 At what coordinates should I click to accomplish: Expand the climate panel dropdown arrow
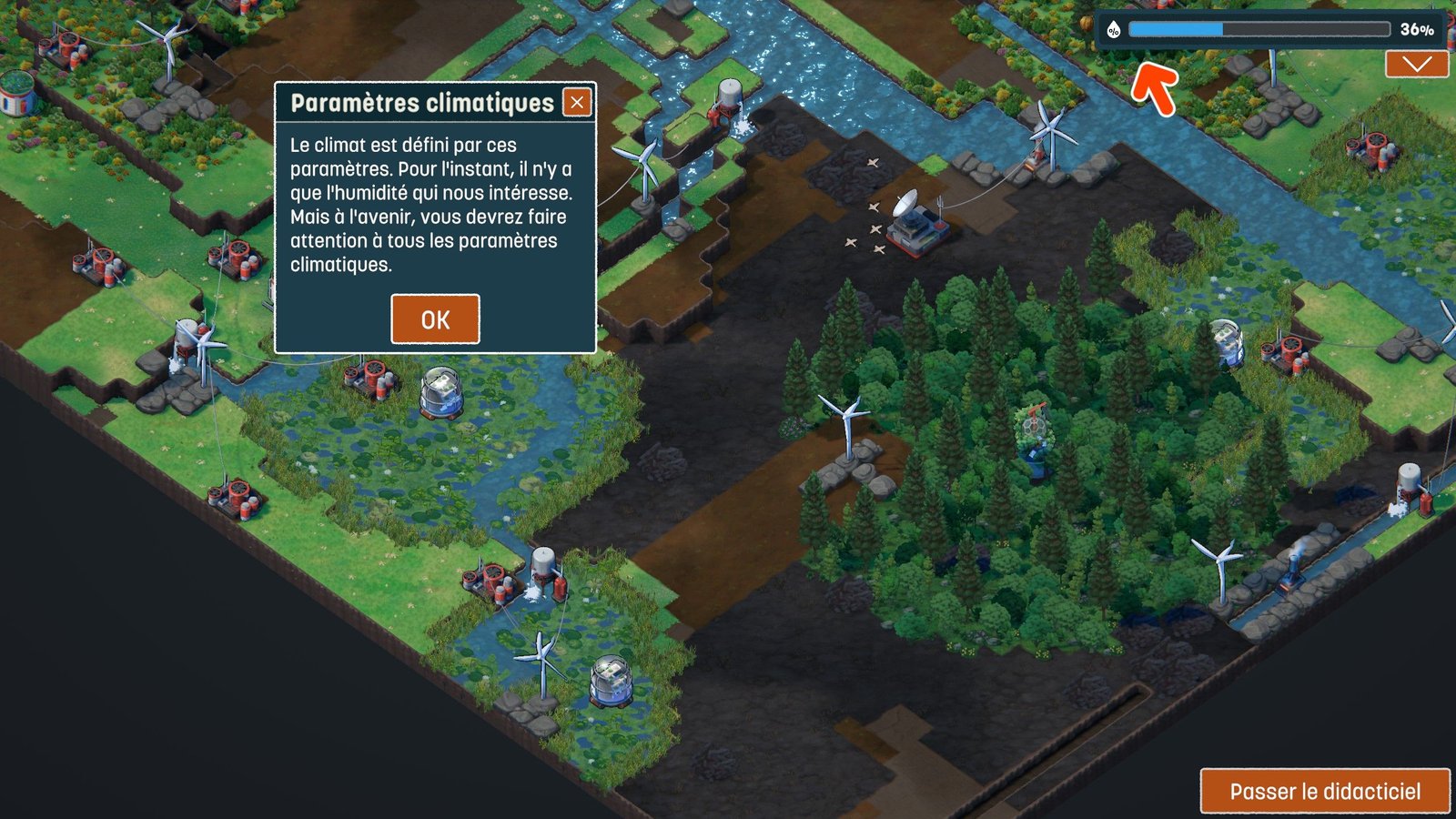tap(1417, 64)
